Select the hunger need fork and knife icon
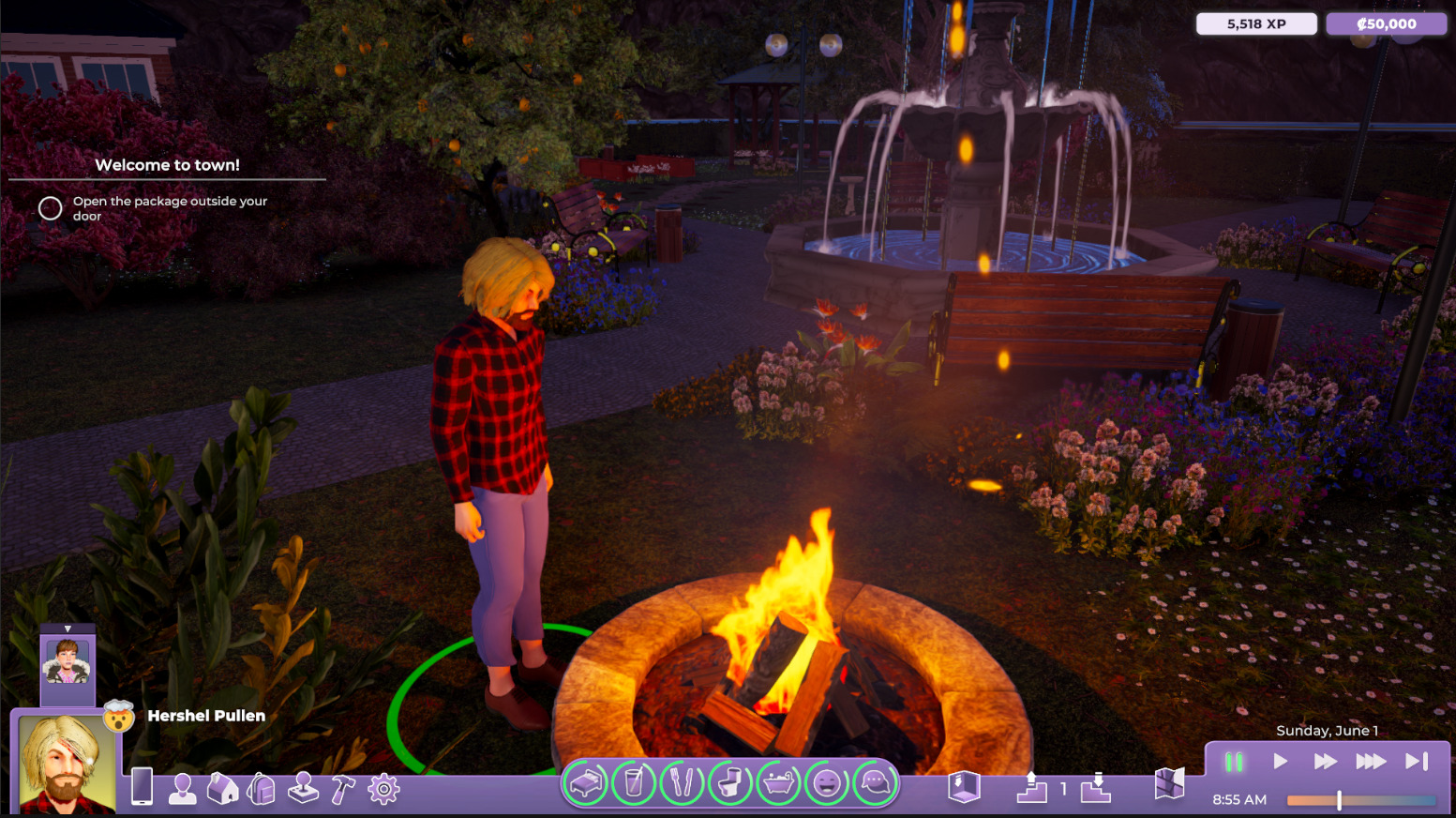The width and height of the screenshot is (1456, 818). (x=682, y=783)
